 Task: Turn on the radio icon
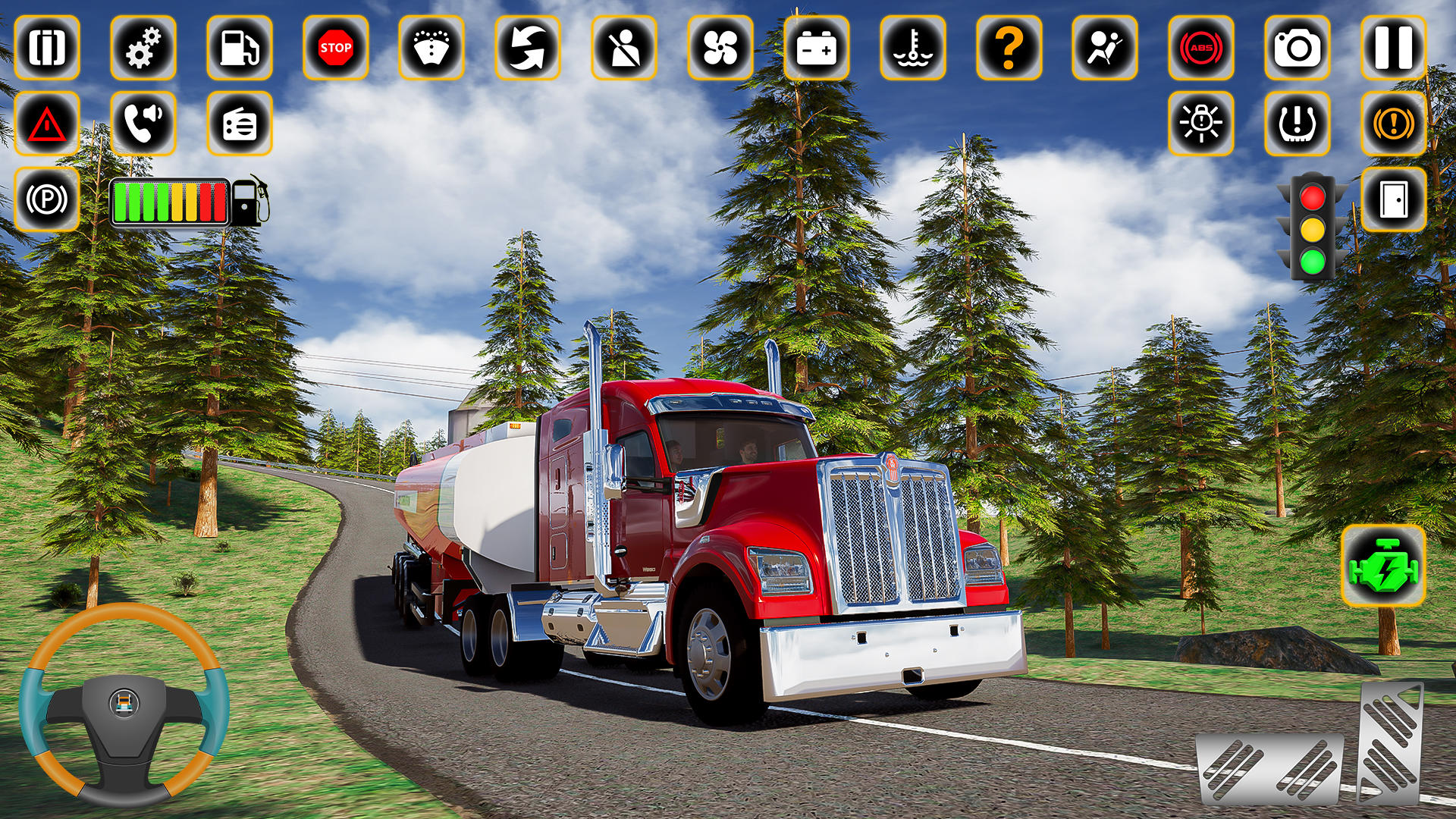click(x=240, y=124)
